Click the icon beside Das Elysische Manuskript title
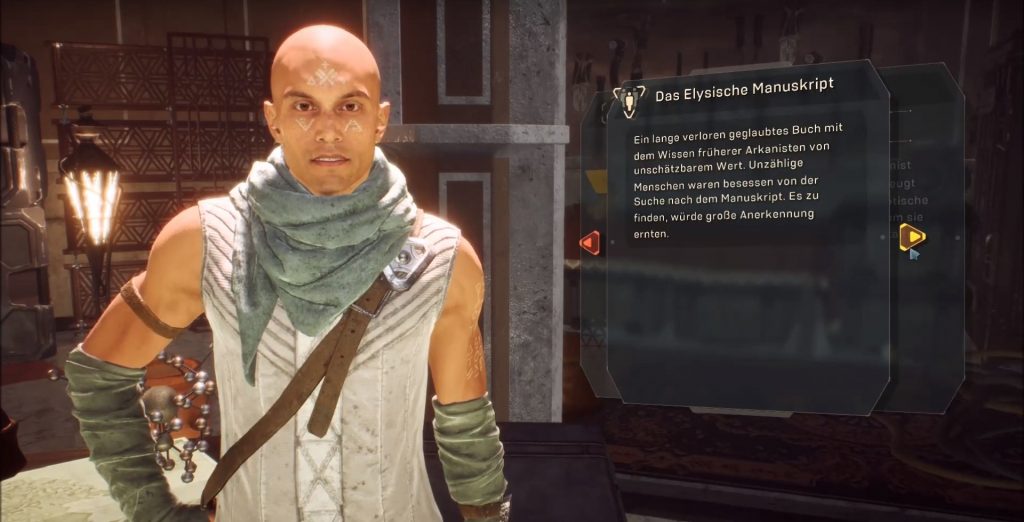1024x522 pixels. point(630,97)
